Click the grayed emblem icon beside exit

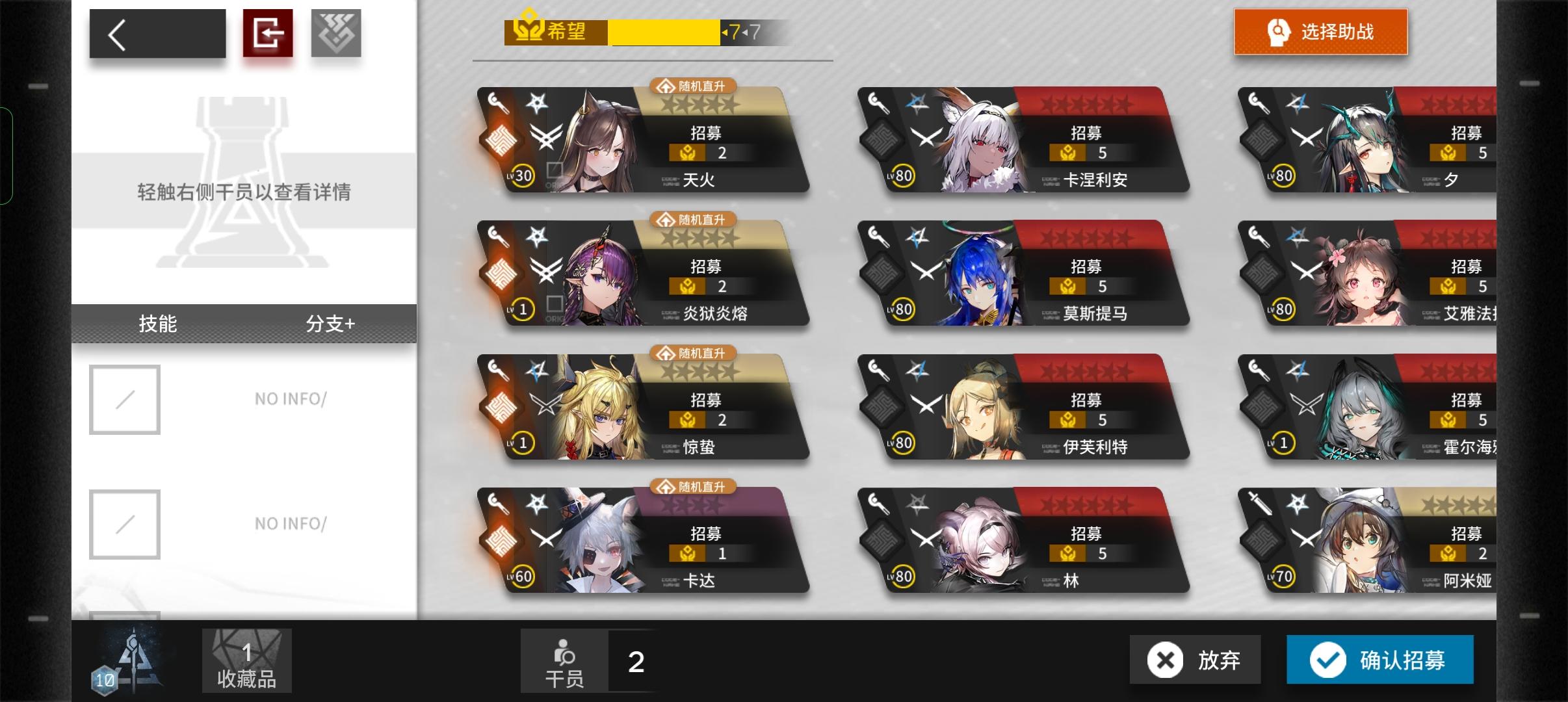tap(337, 32)
